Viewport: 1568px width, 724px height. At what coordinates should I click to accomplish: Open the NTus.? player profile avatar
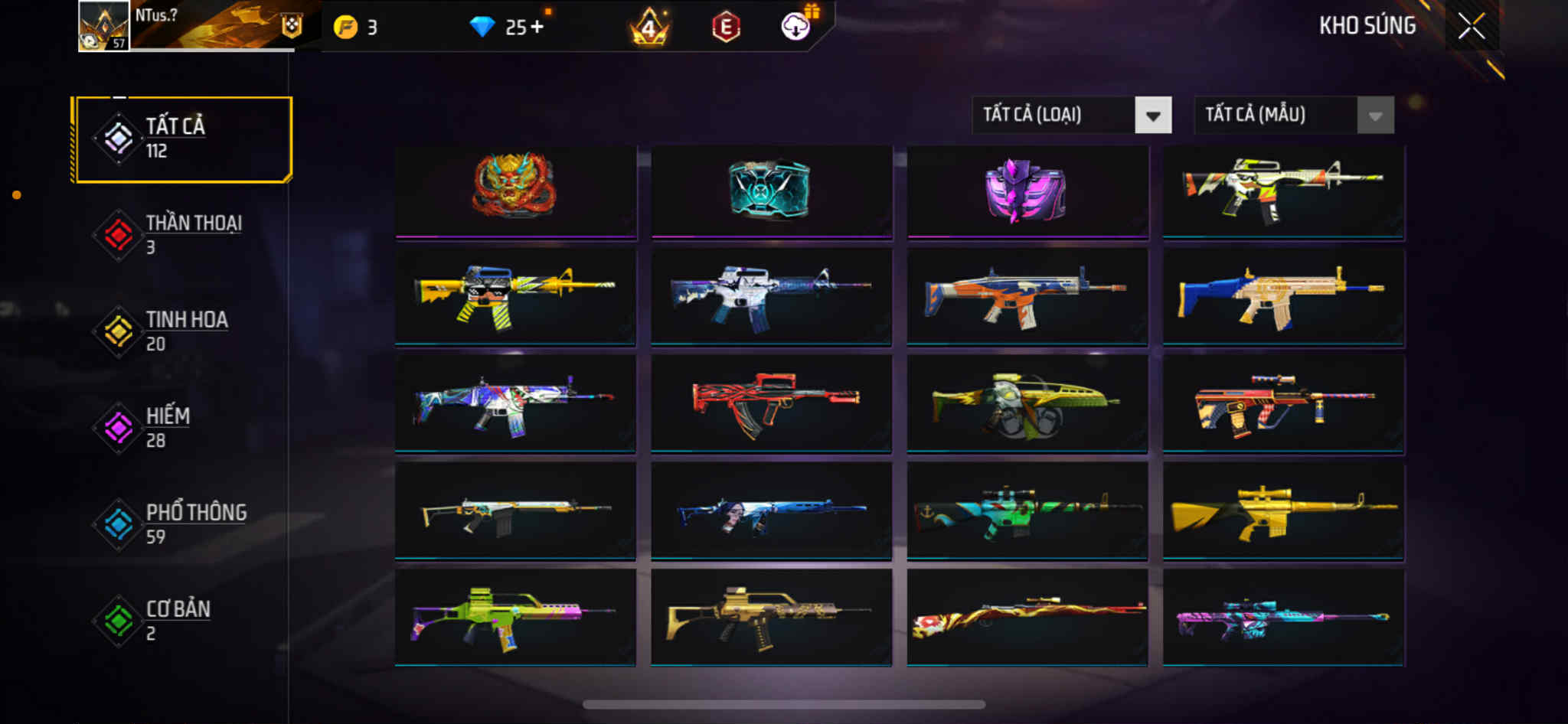[104, 26]
